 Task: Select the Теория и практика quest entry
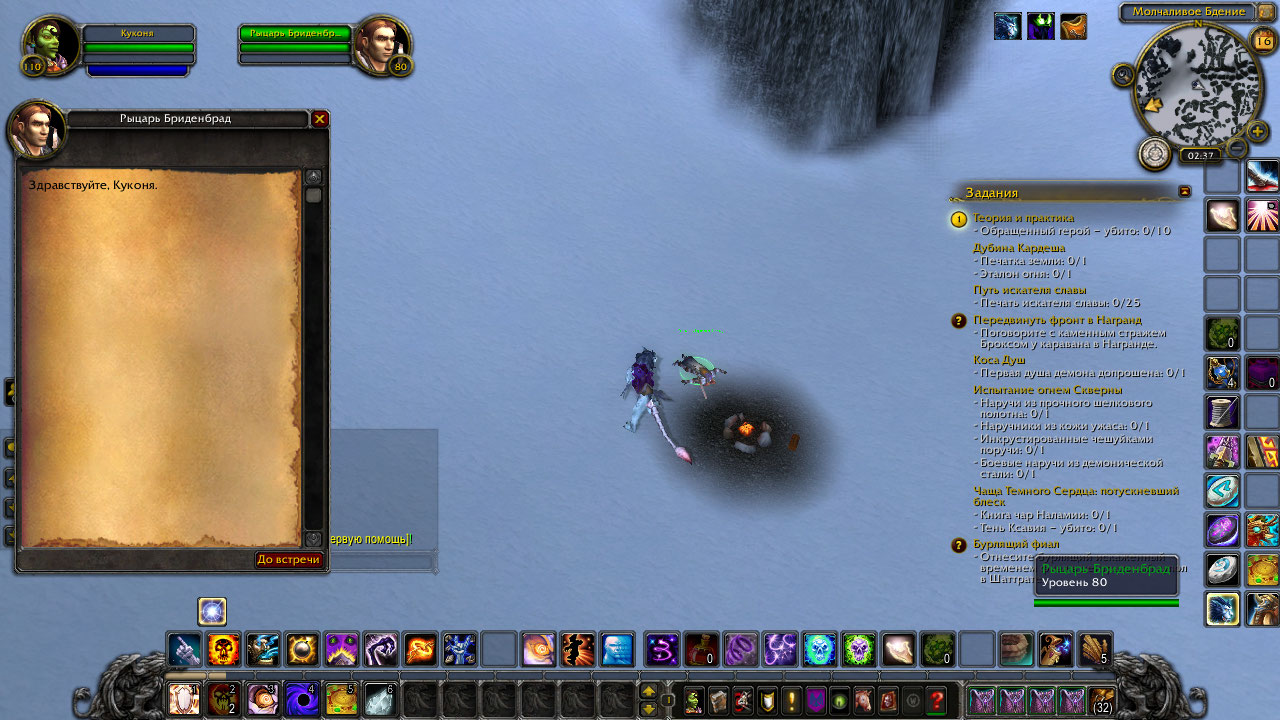point(1023,217)
